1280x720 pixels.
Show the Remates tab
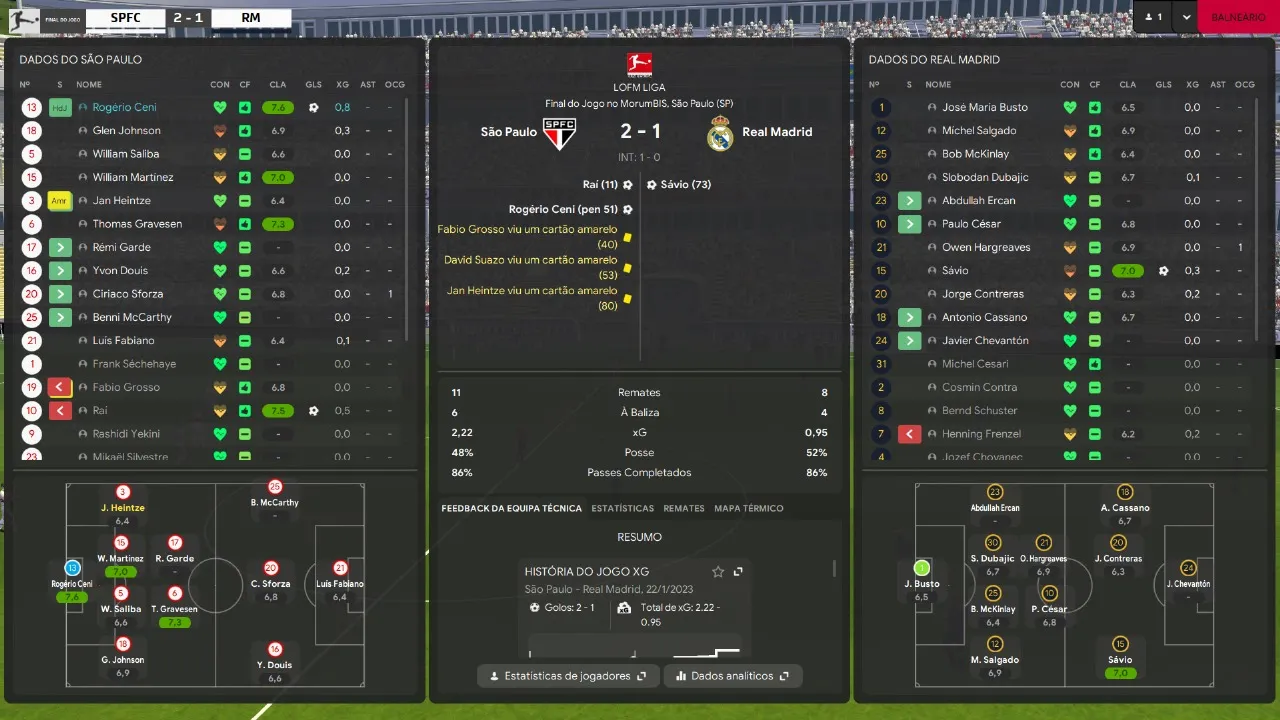click(x=684, y=508)
